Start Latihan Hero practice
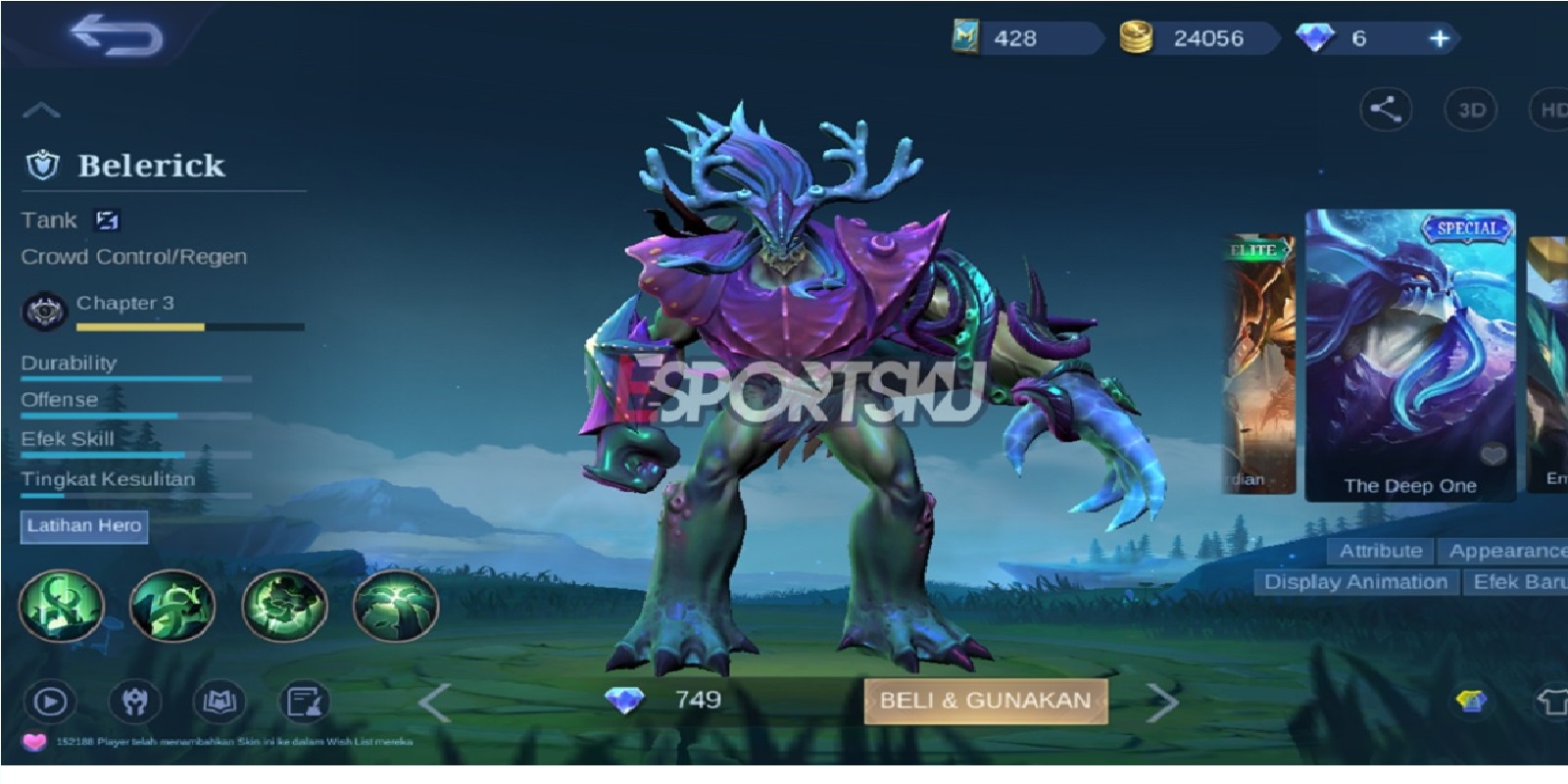The height and width of the screenshot is (784, 1568). [x=83, y=526]
